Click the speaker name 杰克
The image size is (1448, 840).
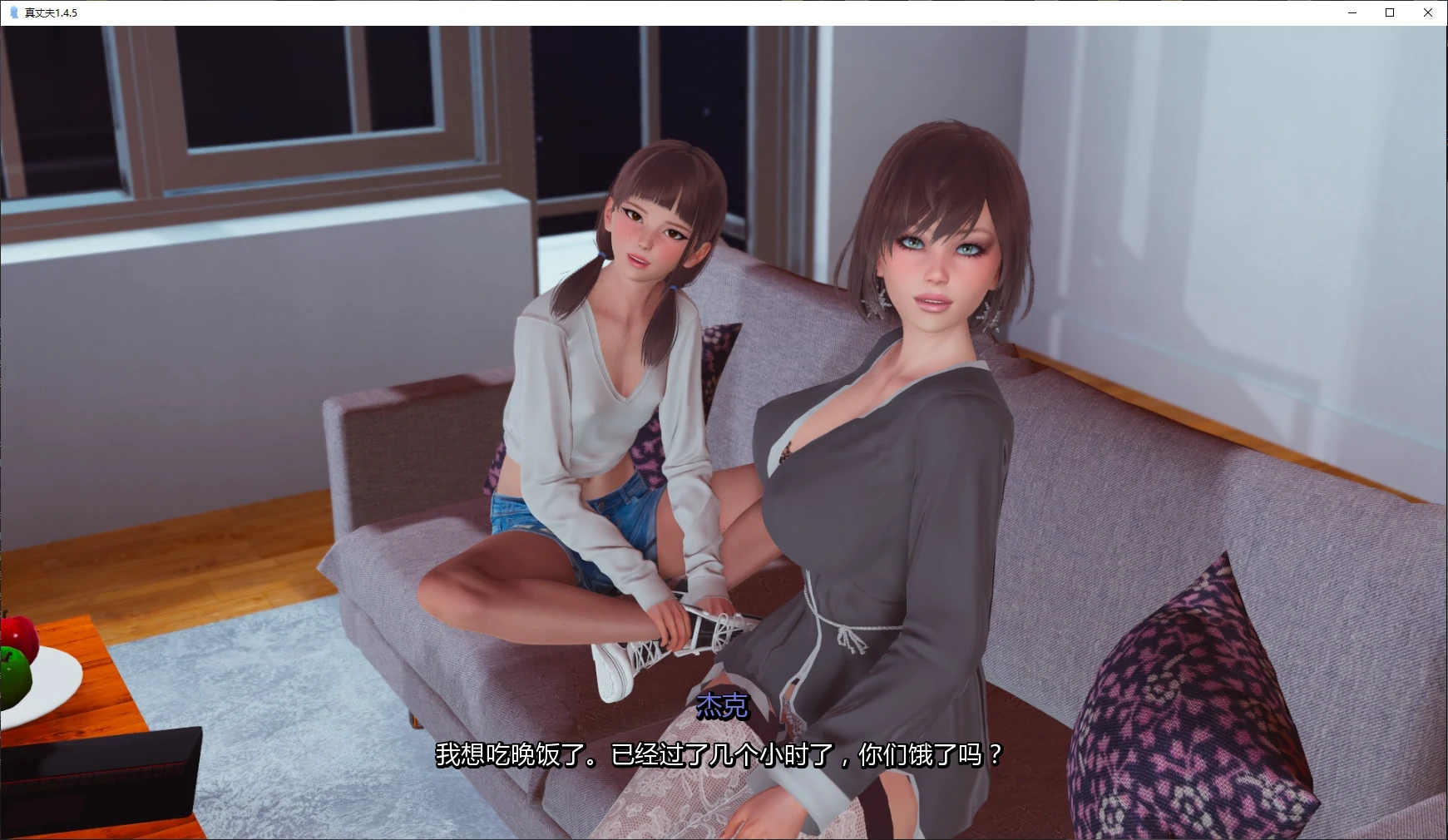720,708
